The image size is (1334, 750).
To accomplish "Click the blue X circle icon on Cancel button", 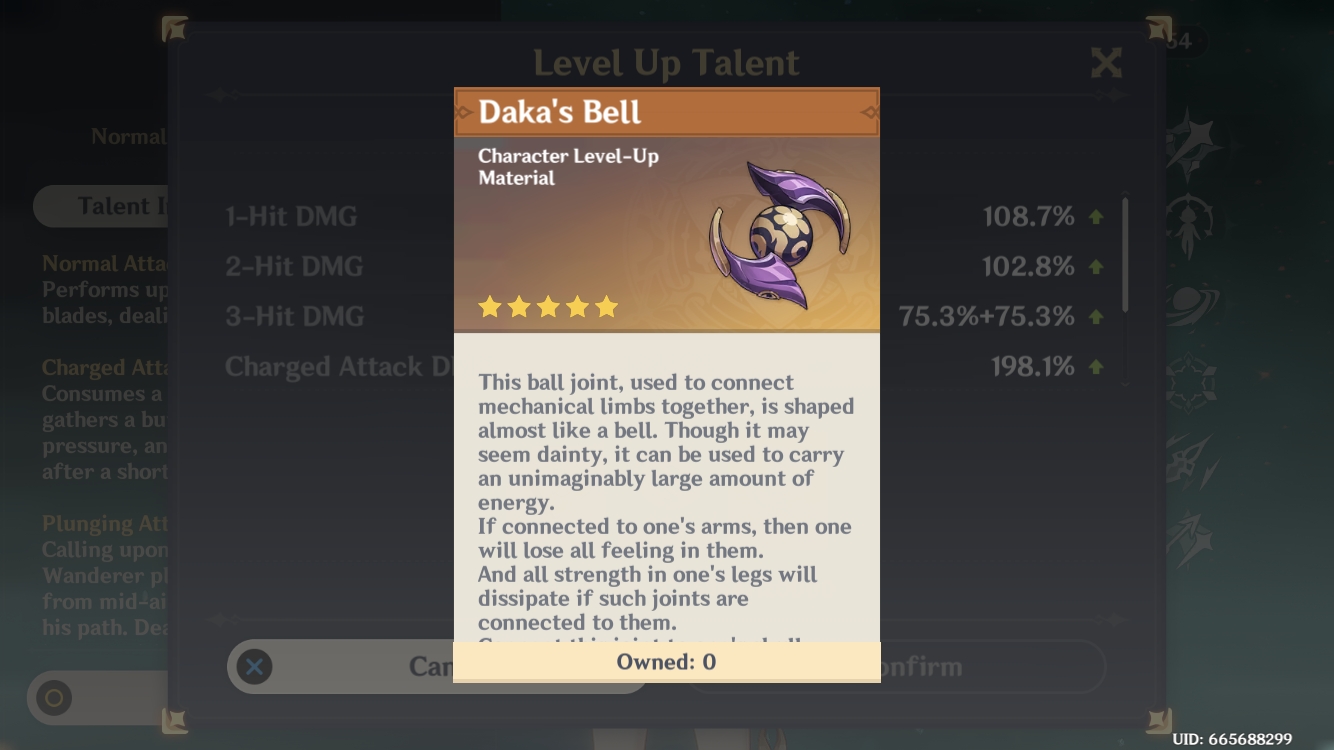I will (x=254, y=666).
